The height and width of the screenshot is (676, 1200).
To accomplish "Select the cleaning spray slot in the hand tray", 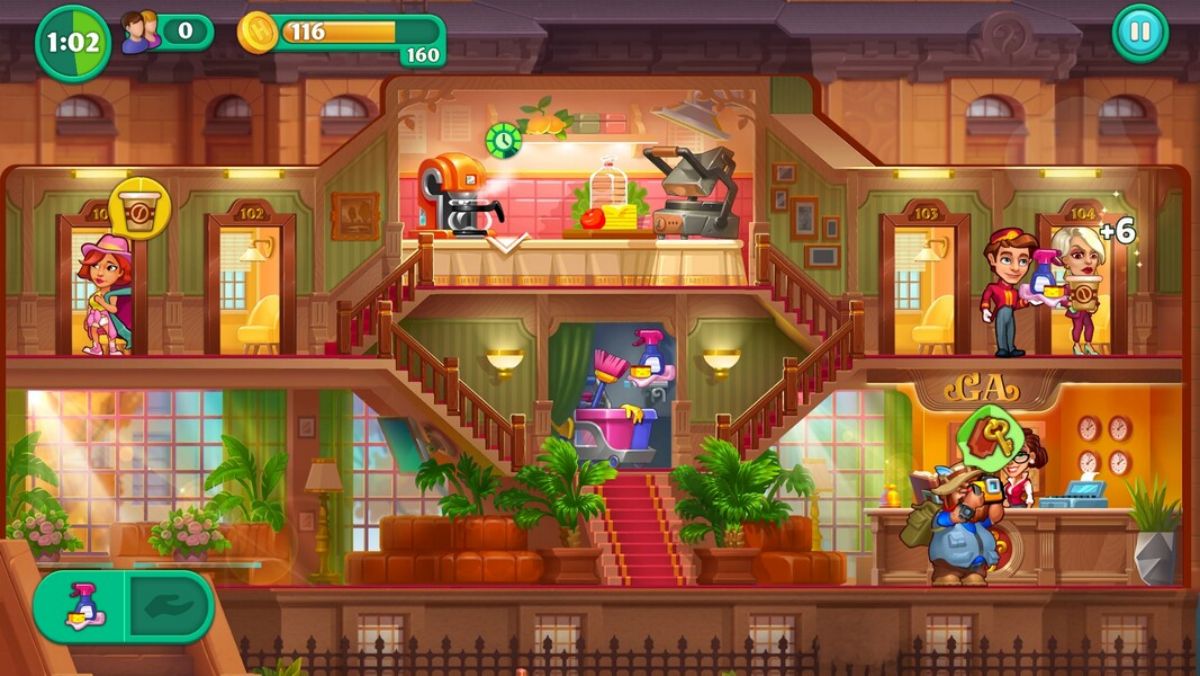I will (80, 607).
